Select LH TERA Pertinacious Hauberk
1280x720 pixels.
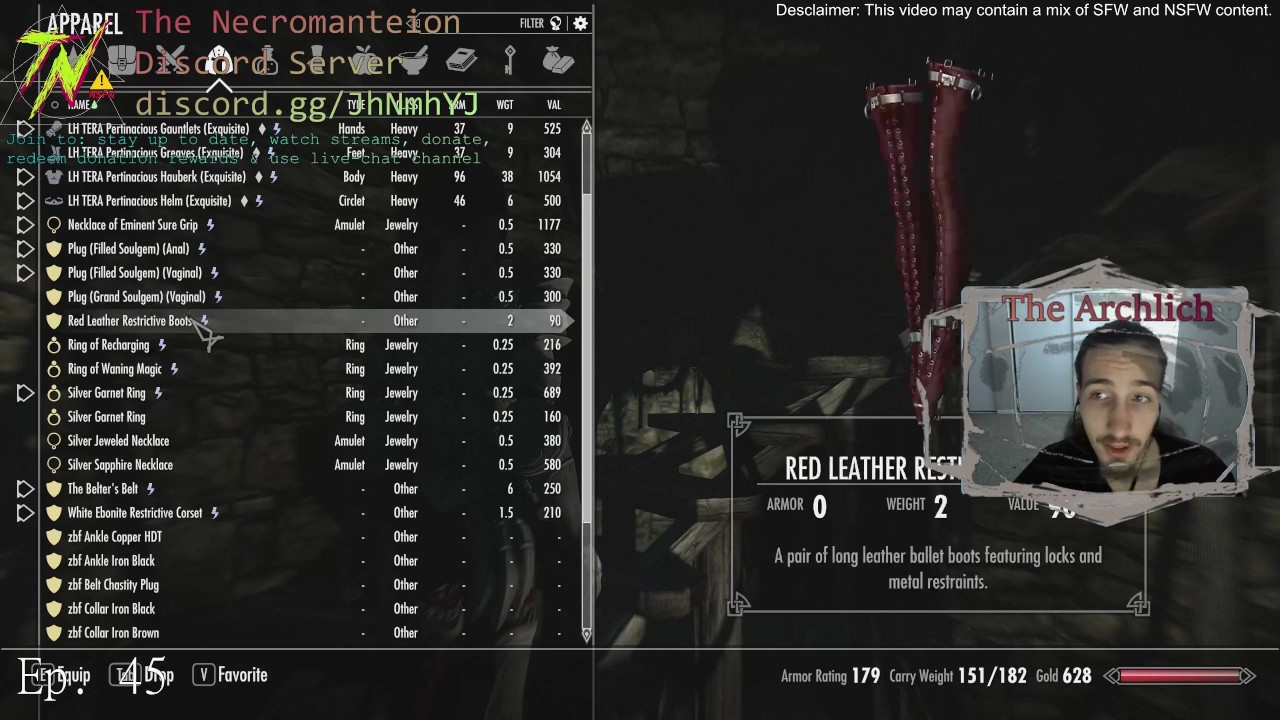pyautogui.click(x=157, y=177)
